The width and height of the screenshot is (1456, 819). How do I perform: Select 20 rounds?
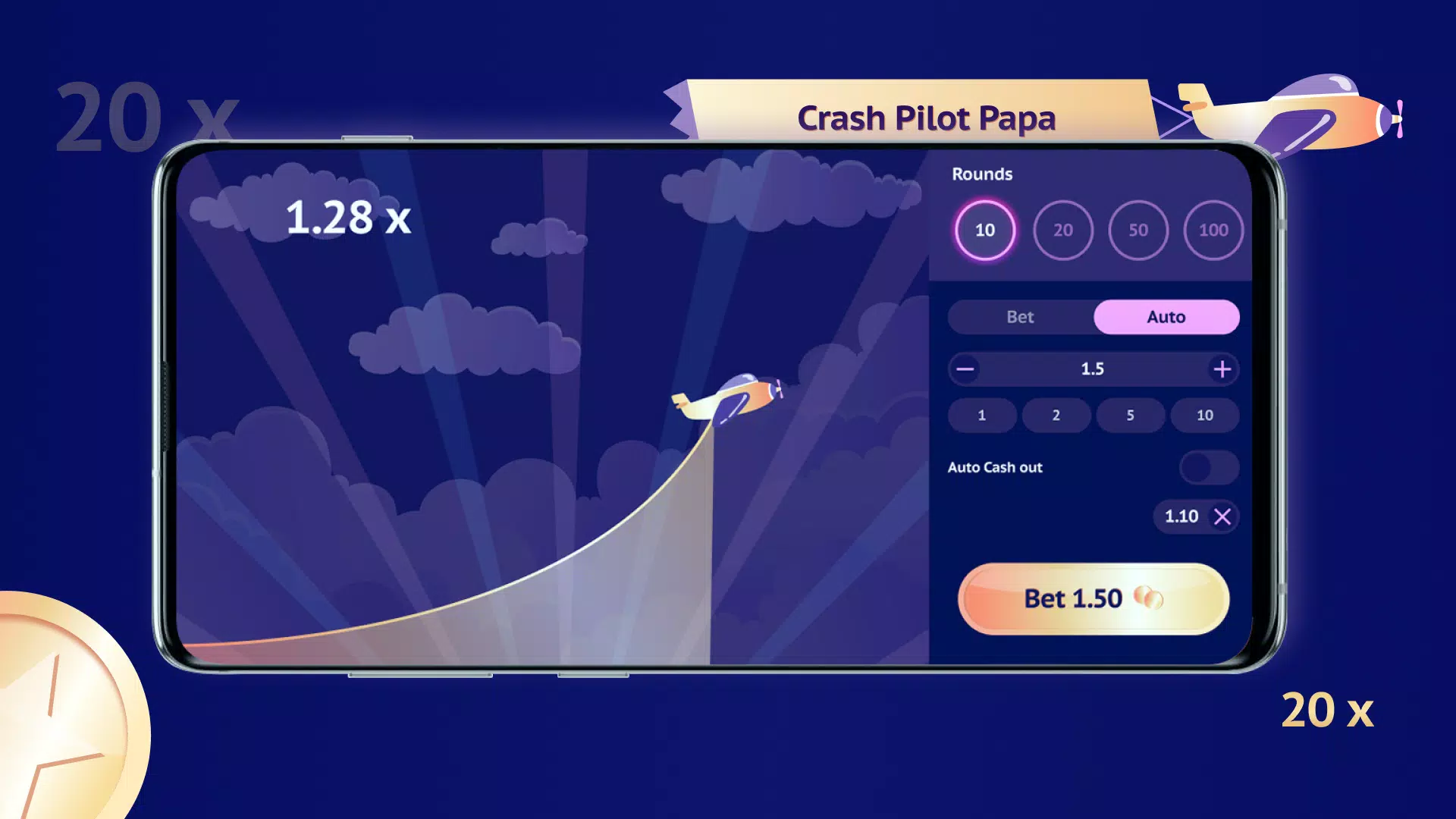(1062, 231)
